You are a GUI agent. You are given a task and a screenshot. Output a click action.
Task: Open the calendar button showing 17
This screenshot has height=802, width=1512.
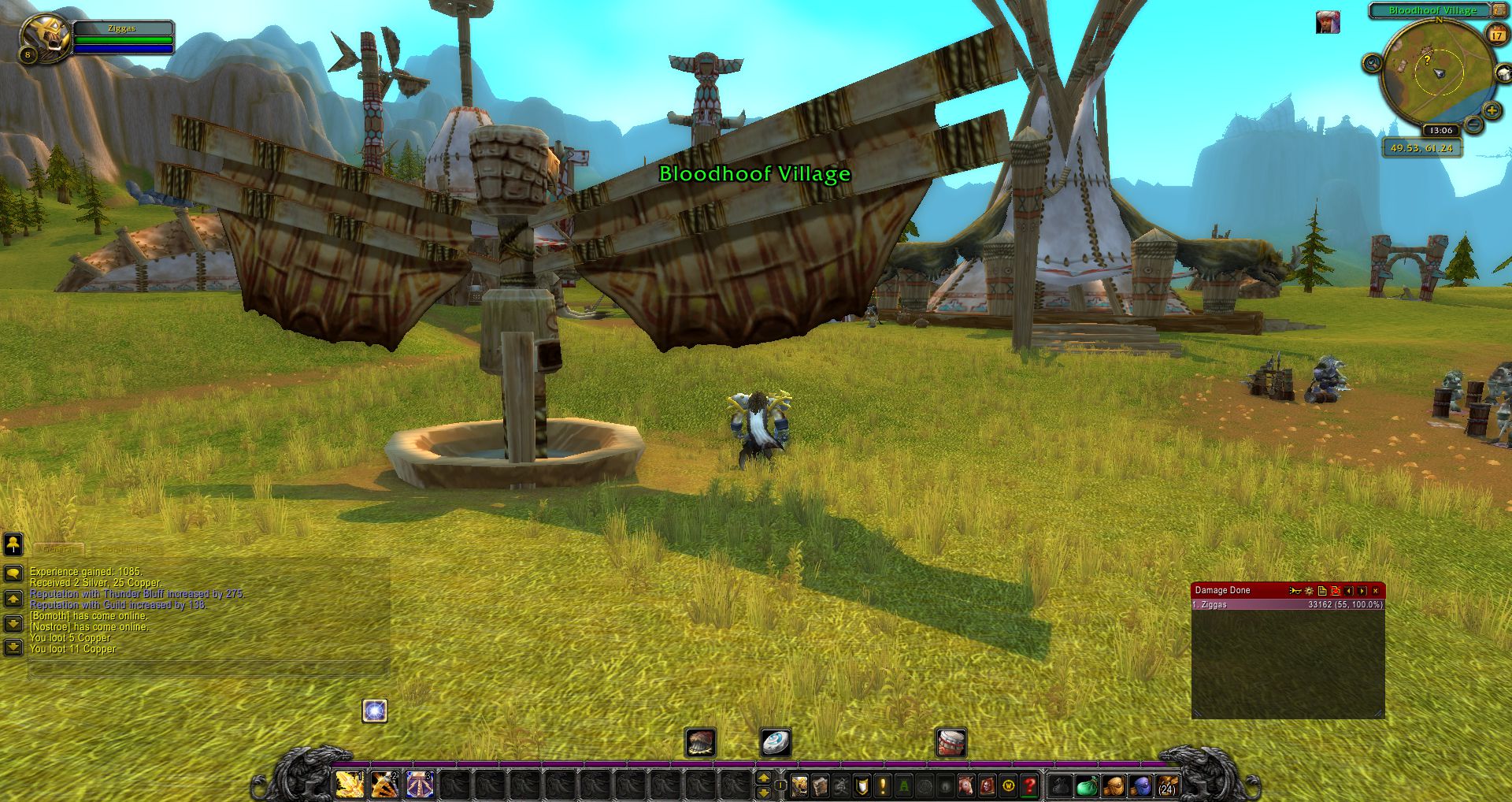tap(1495, 35)
